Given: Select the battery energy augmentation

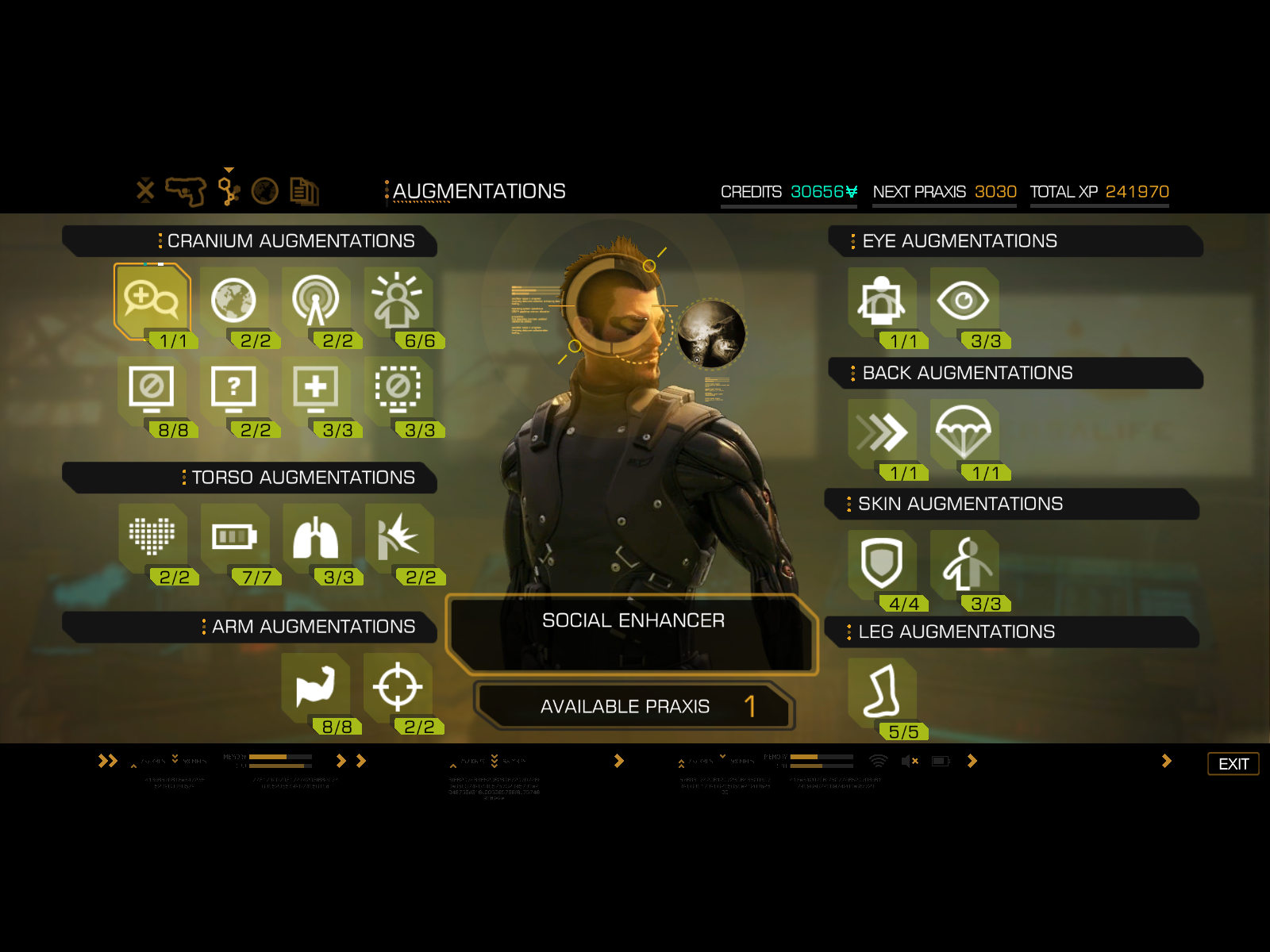Looking at the screenshot, I should pos(234,537).
